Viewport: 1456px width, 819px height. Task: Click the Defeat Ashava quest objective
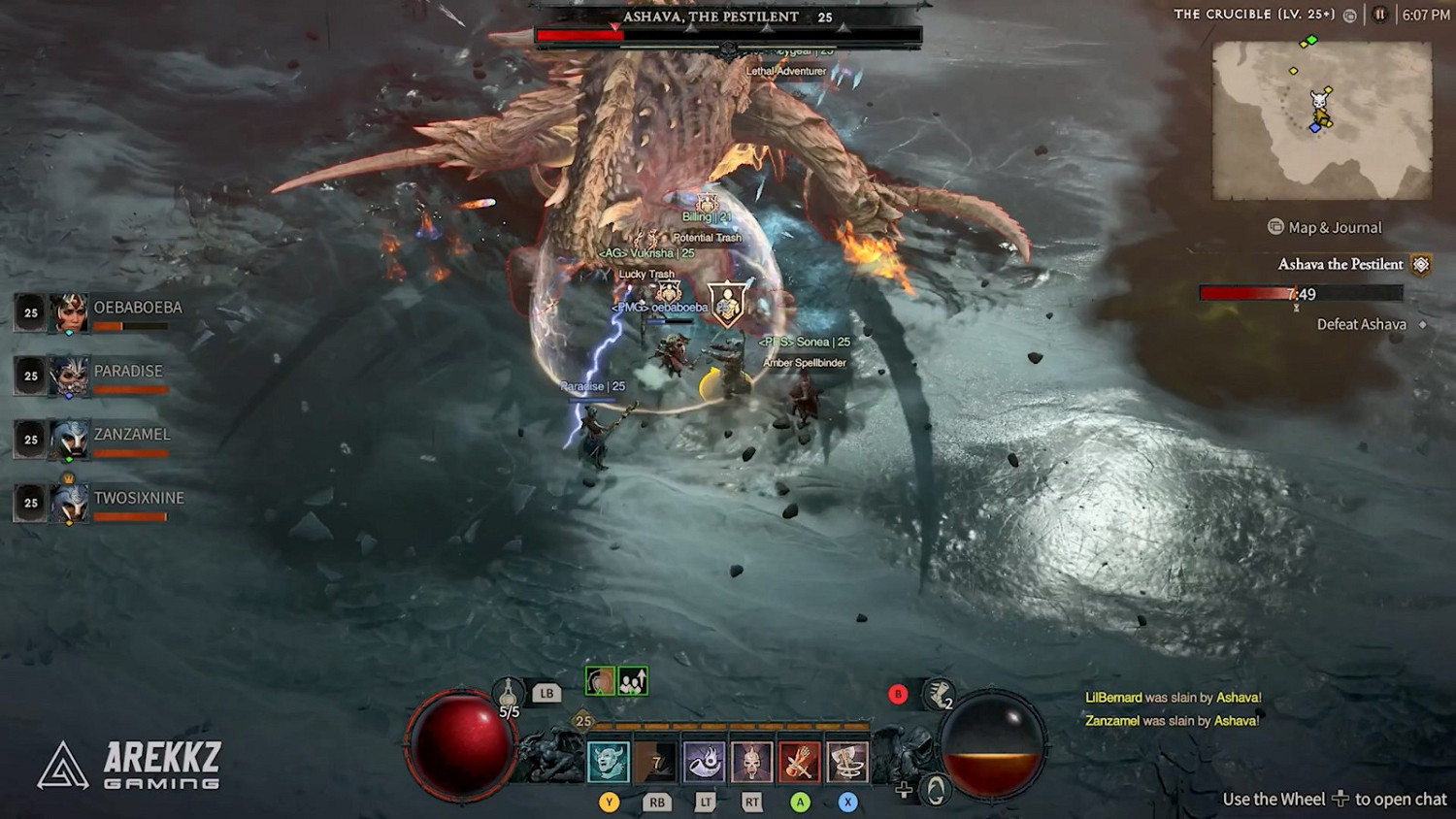pyautogui.click(x=1362, y=324)
